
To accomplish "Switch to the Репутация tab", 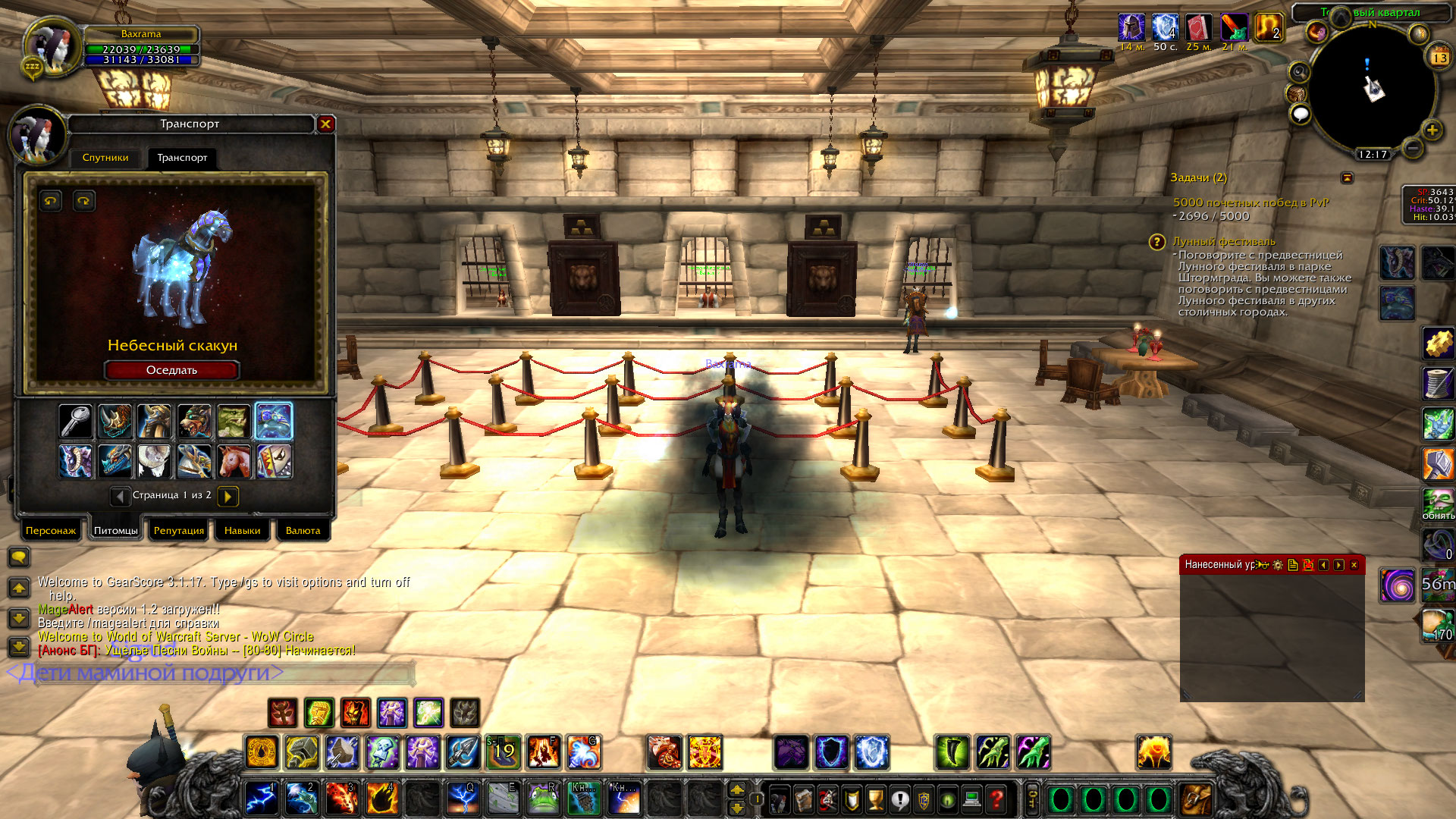I will tap(179, 531).
